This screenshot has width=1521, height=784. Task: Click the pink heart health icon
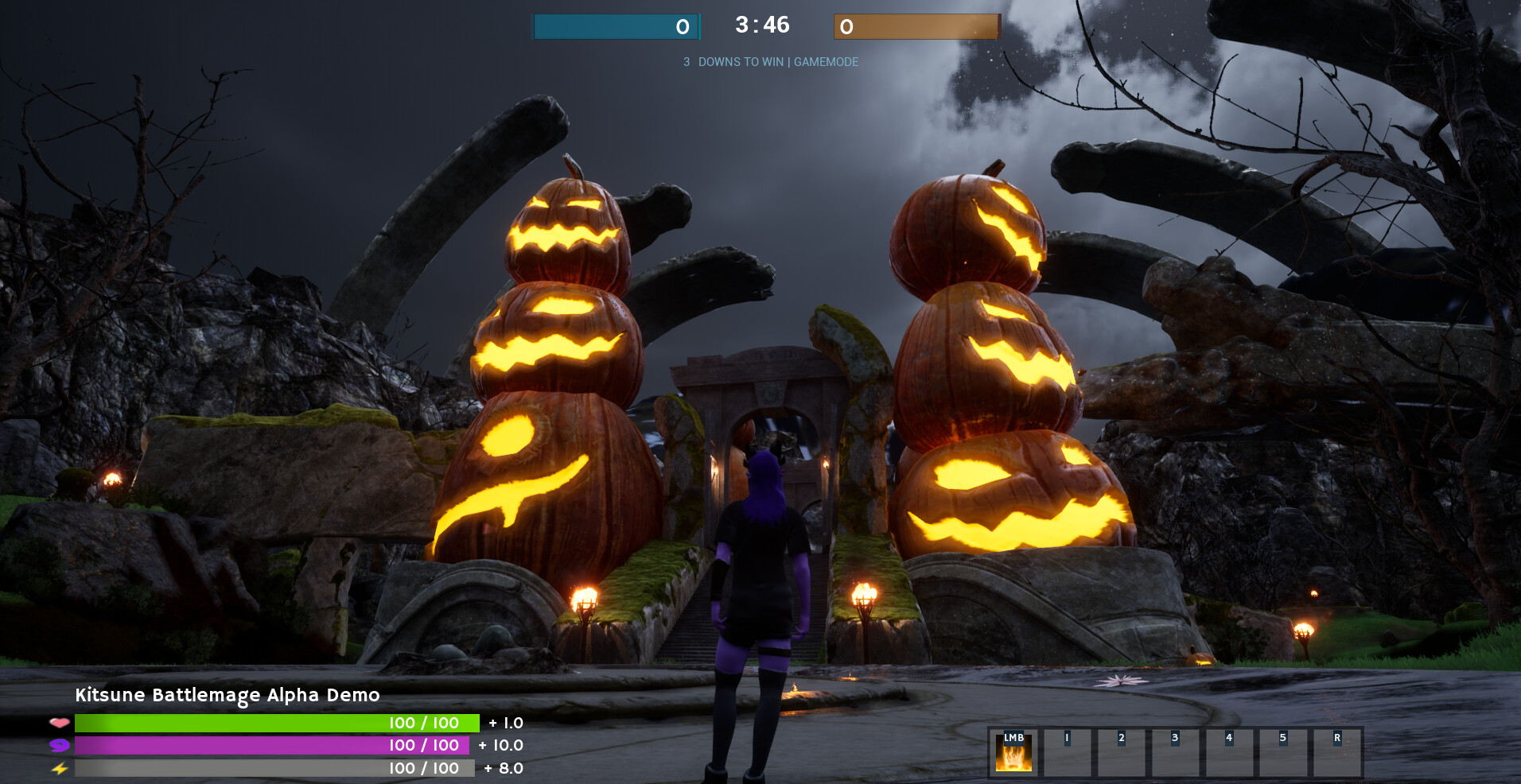click(58, 723)
